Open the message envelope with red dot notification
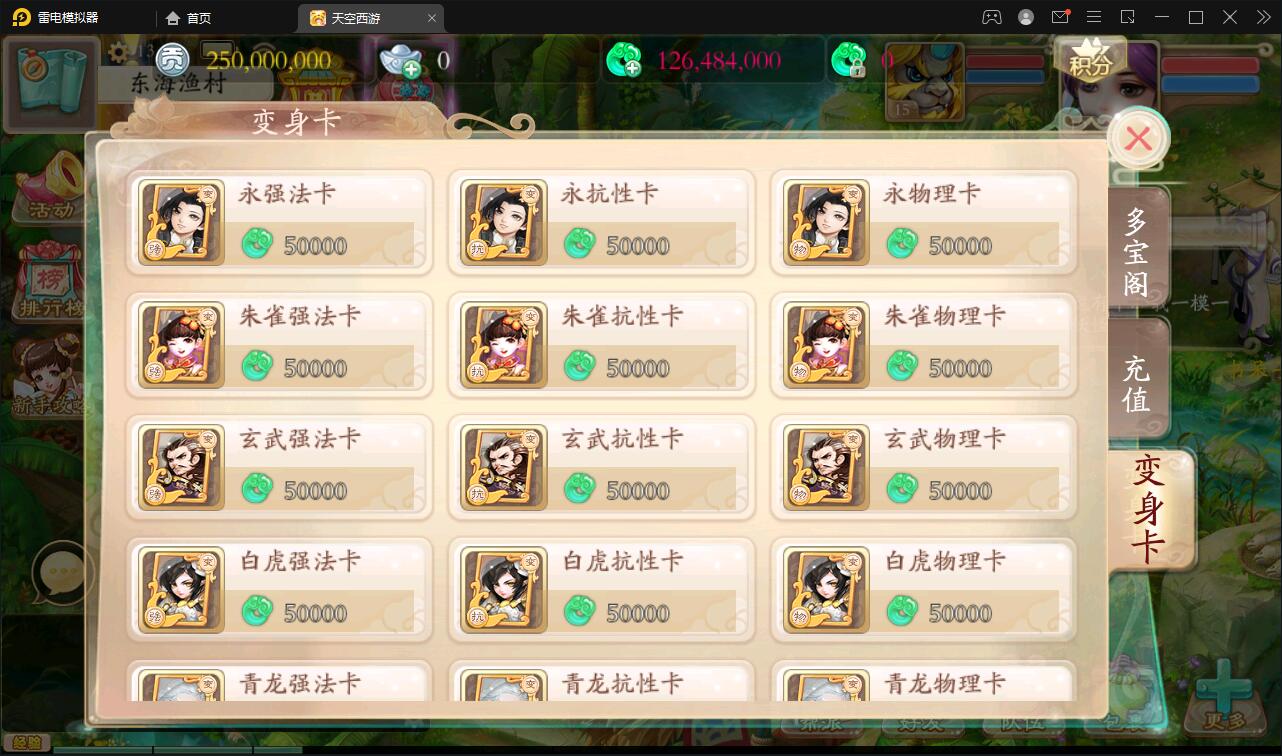The height and width of the screenshot is (756, 1282). [1062, 17]
